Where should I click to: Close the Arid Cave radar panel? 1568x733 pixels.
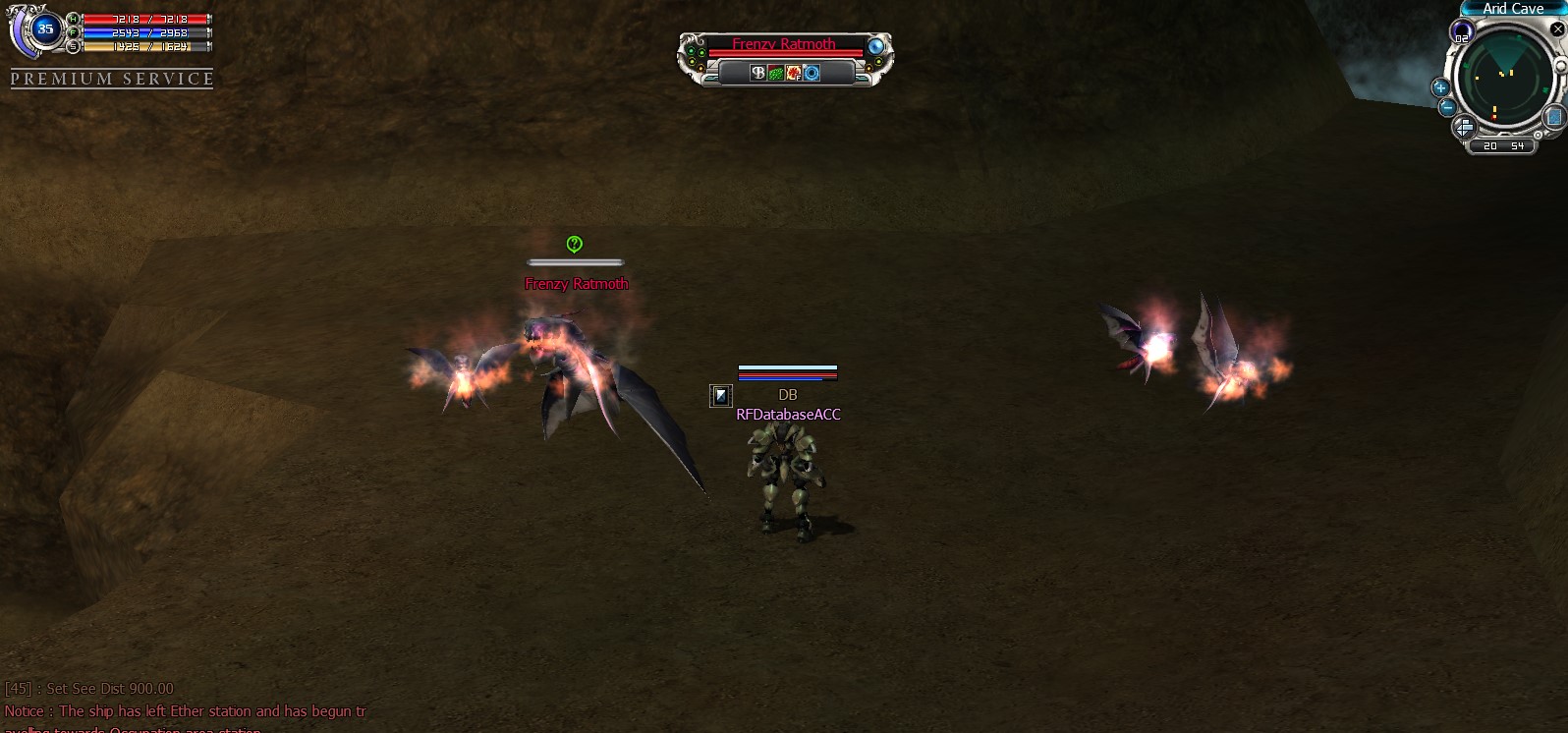coord(1557,29)
